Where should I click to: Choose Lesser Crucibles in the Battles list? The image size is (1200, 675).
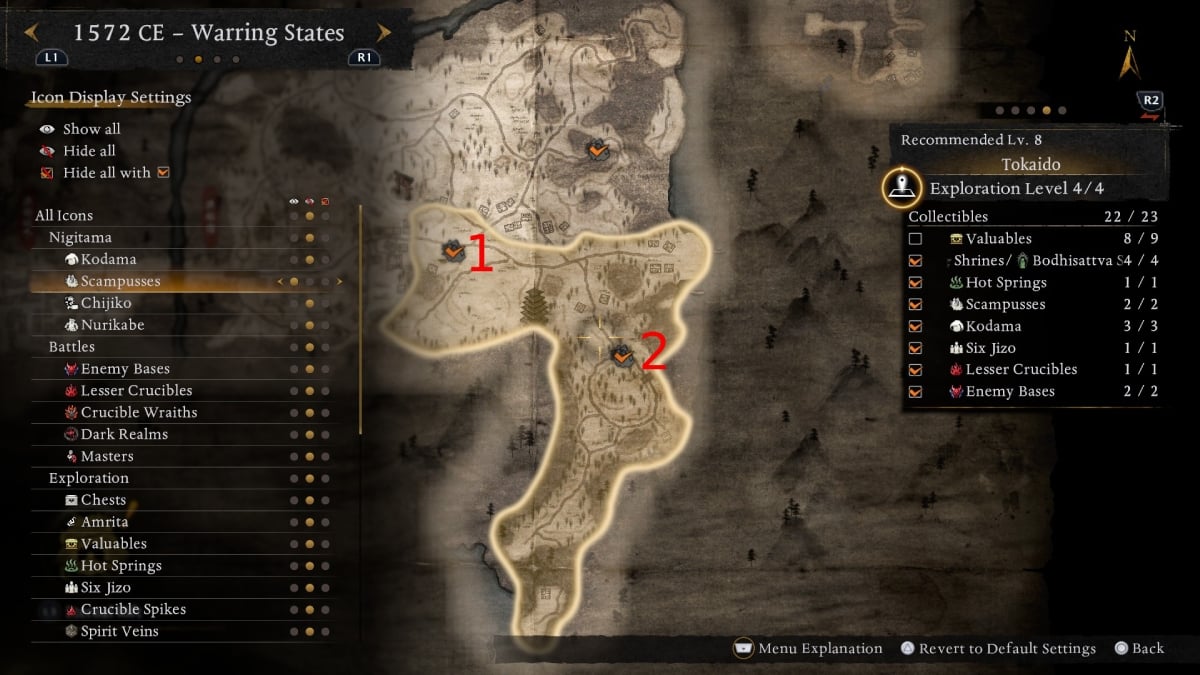136,390
